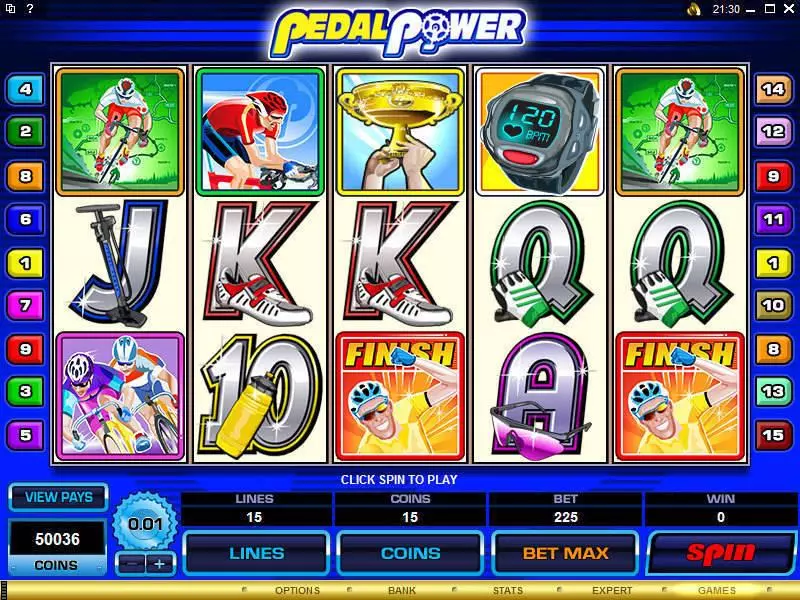Open the Games menu
Image resolution: width=800 pixels, height=600 pixels.
point(717,591)
